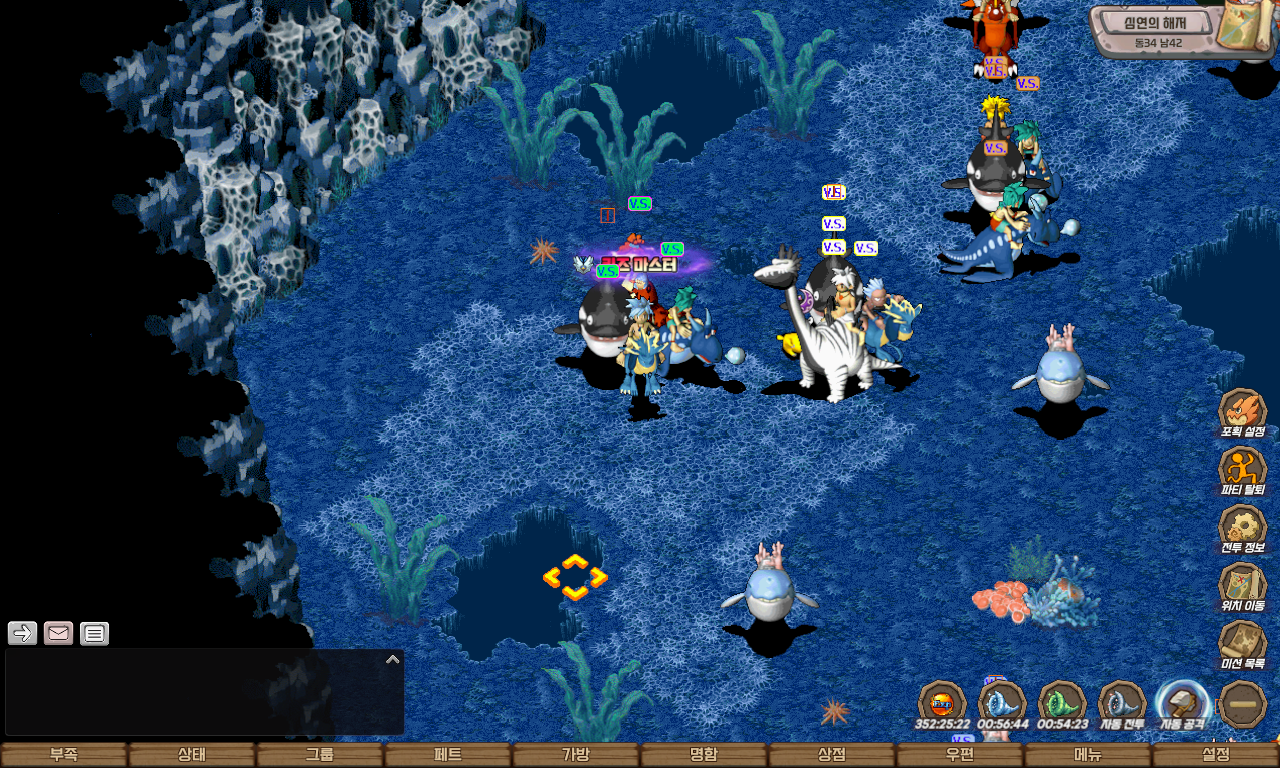Open the 미션 목록 mission list
This screenshot has height=768, width=1280.
[1242, 644]
